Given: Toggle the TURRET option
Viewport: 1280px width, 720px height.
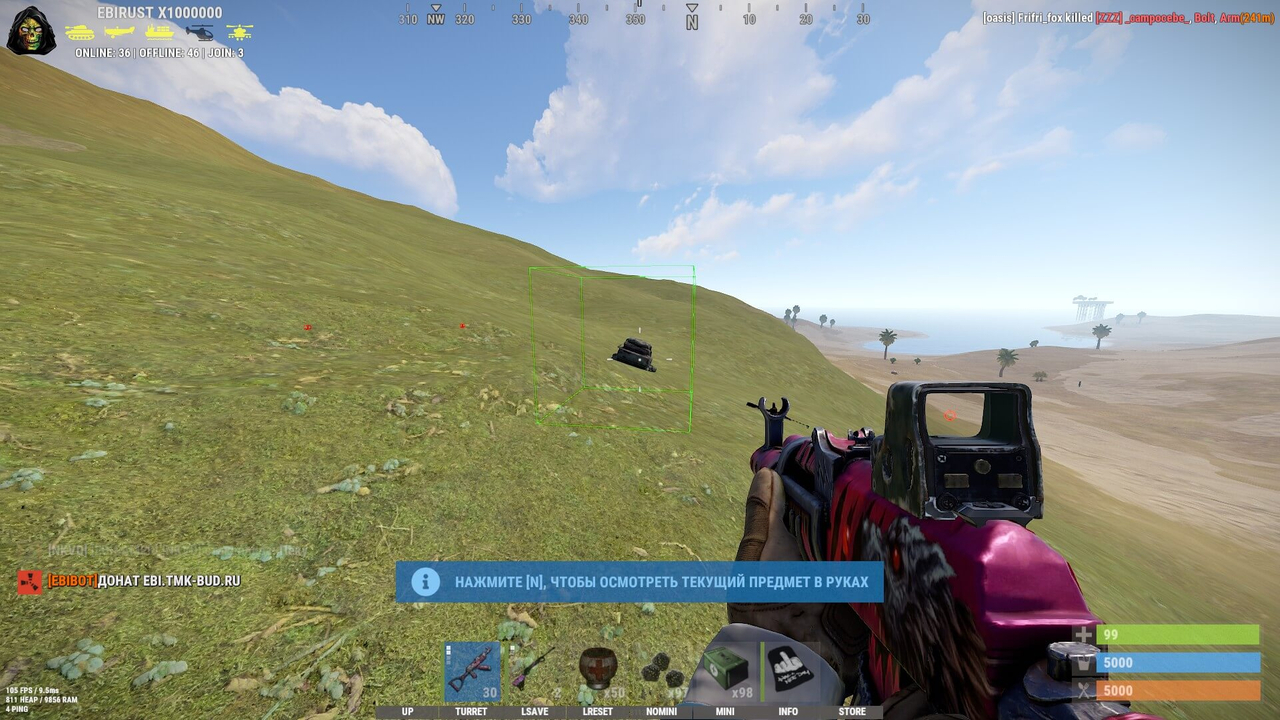Looking at the screenshot, I should (x=471, y=711).
